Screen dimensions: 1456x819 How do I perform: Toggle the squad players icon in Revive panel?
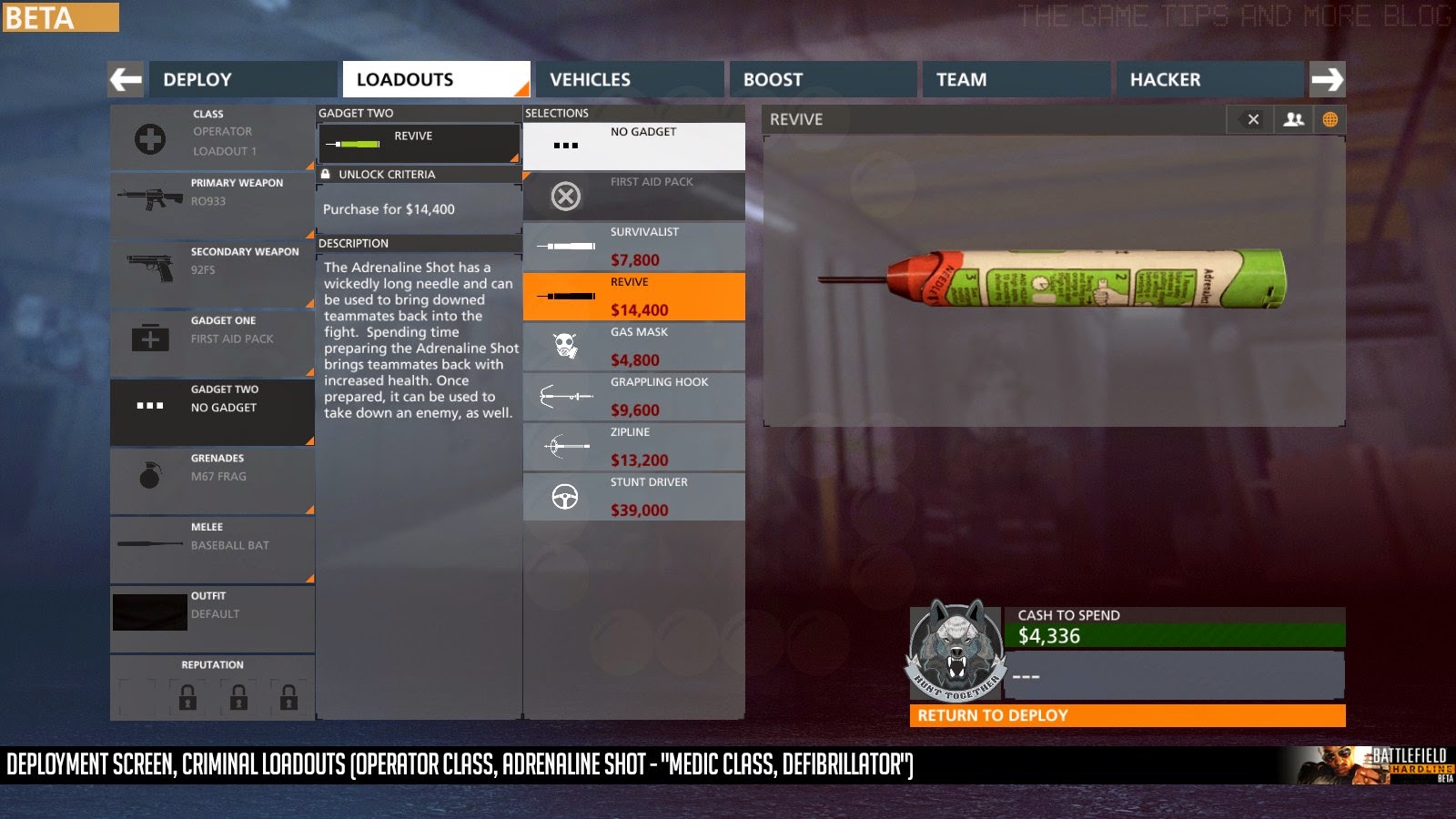click(x=1291, y=119)
